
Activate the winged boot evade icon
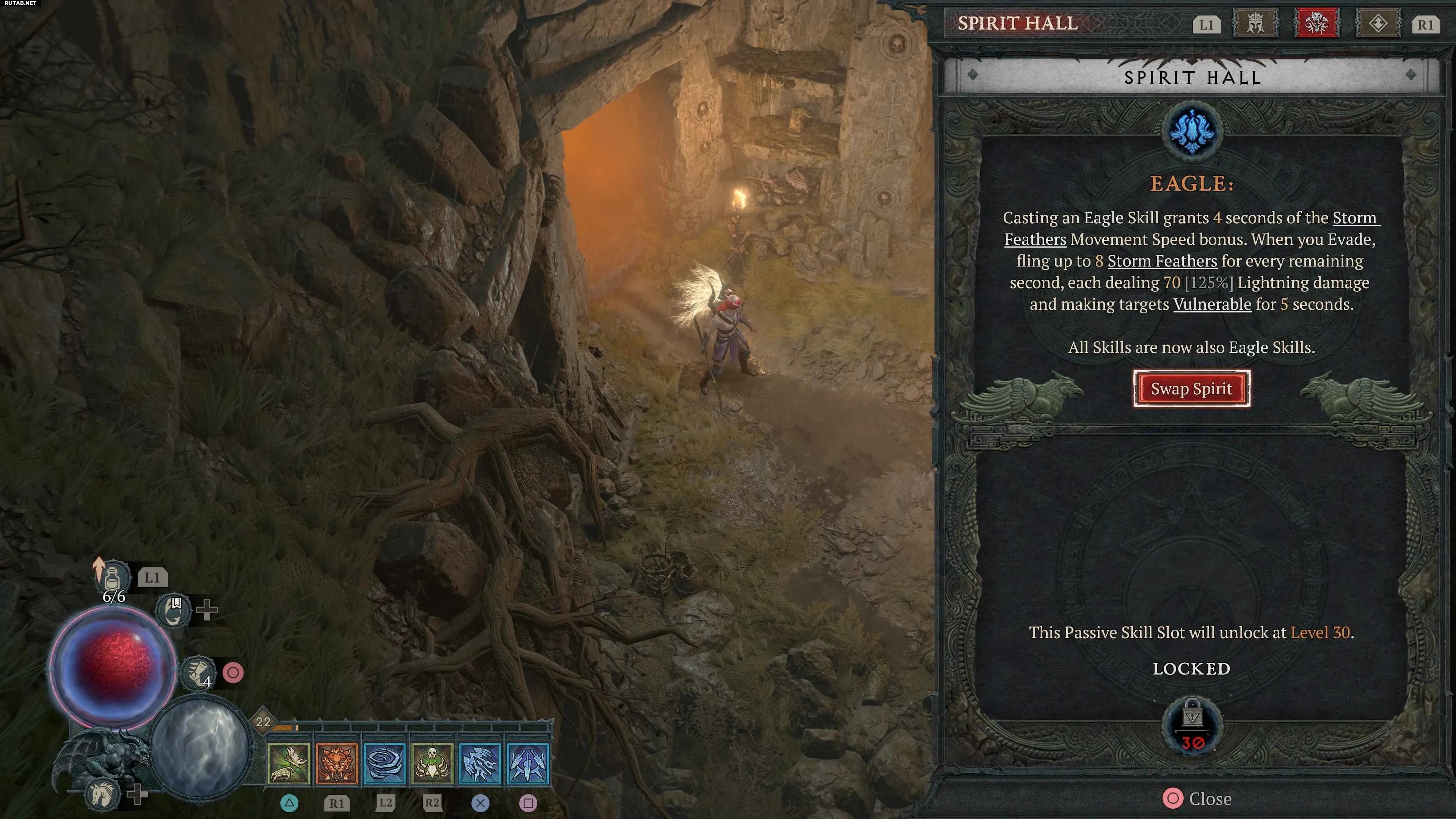tap(198, 673)
